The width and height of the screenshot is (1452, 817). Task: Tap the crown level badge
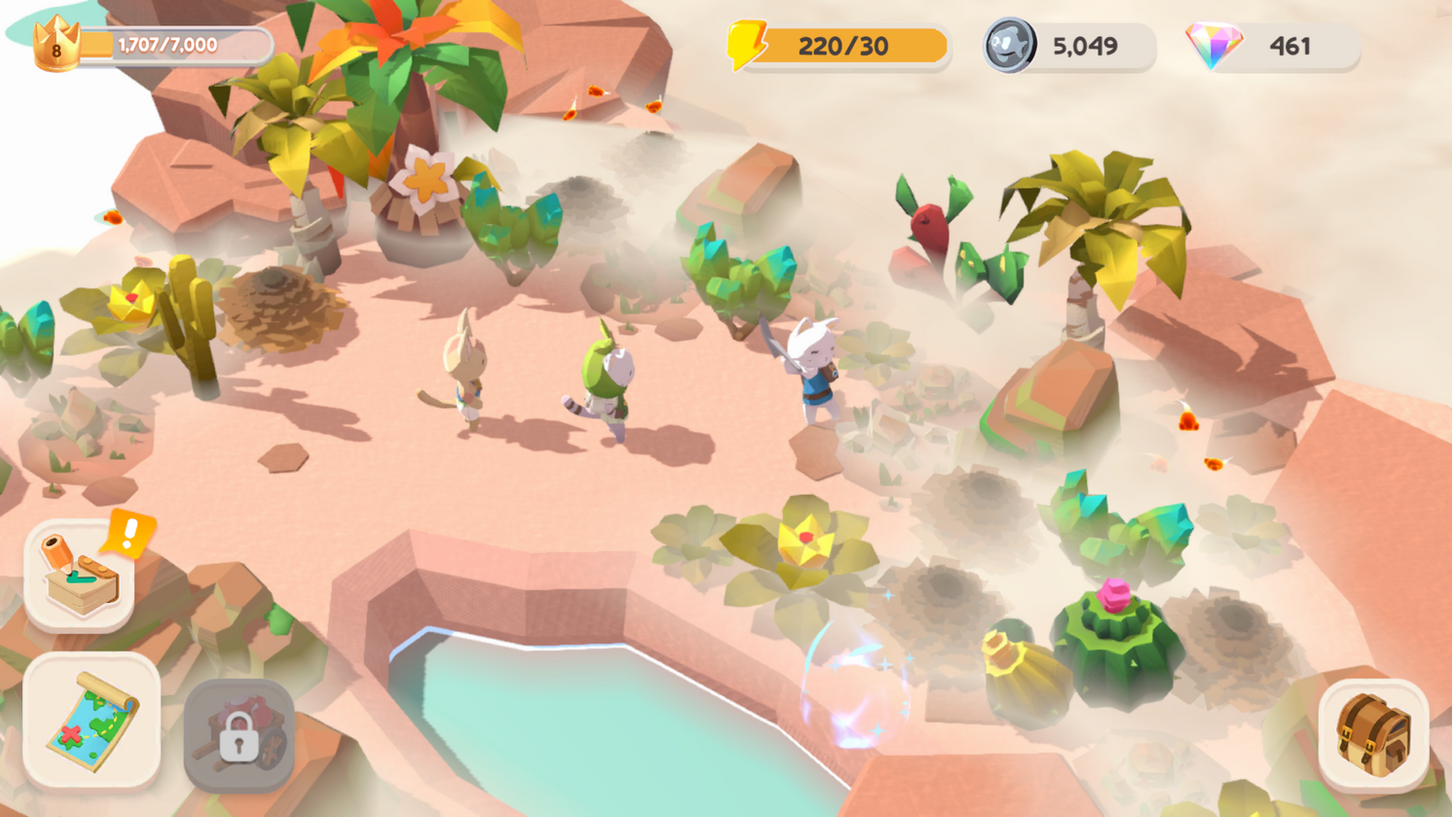click(56, 45)
